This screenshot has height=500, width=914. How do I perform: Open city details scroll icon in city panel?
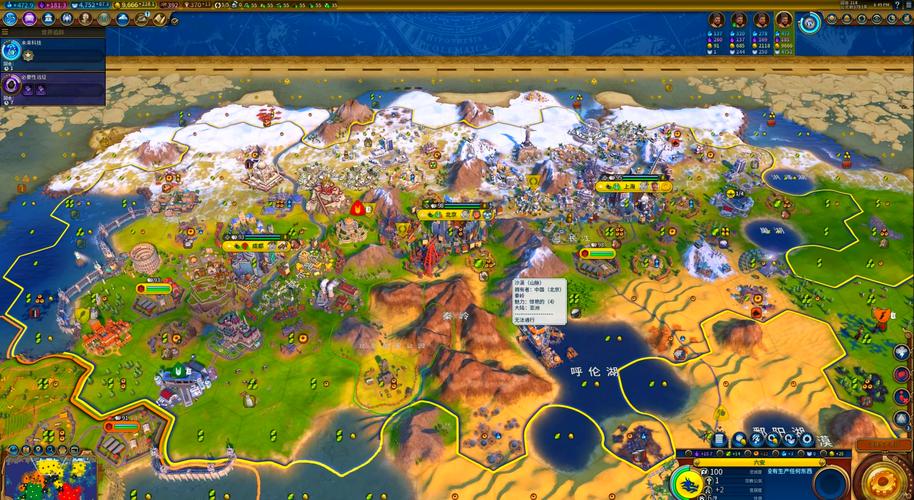pyautogui.click(x=718, y=440)
